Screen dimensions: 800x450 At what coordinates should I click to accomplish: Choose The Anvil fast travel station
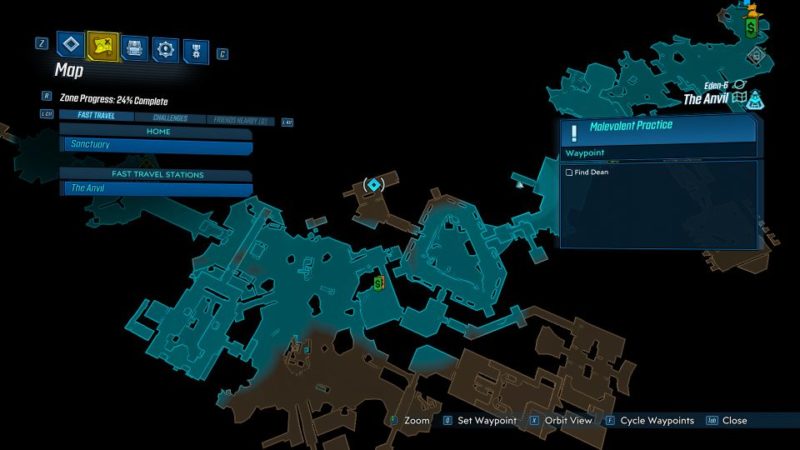coord(156,188)
